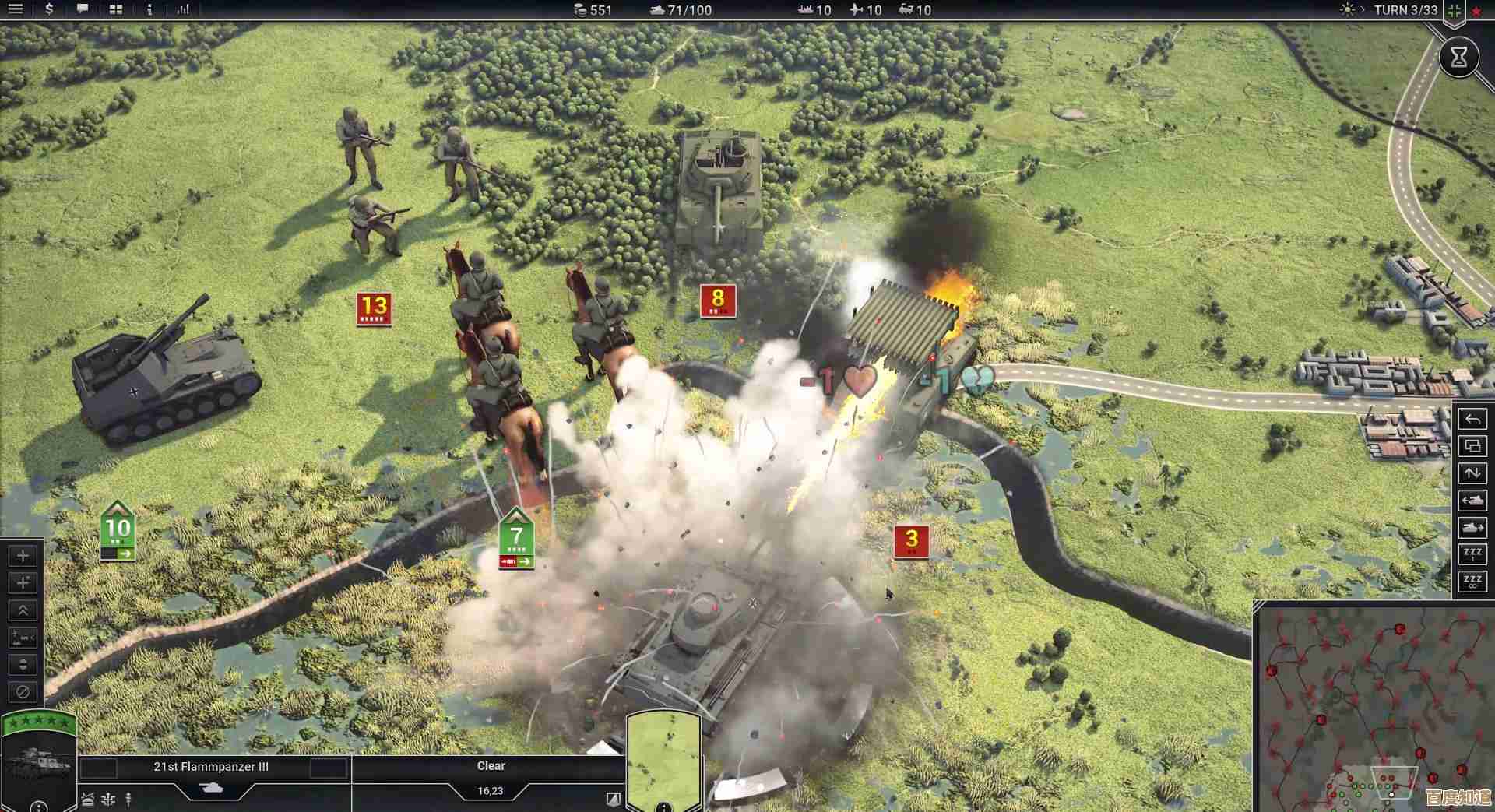Select the green strength 7 unit flag
This screenshot has height=812, width=1495.
516,538
